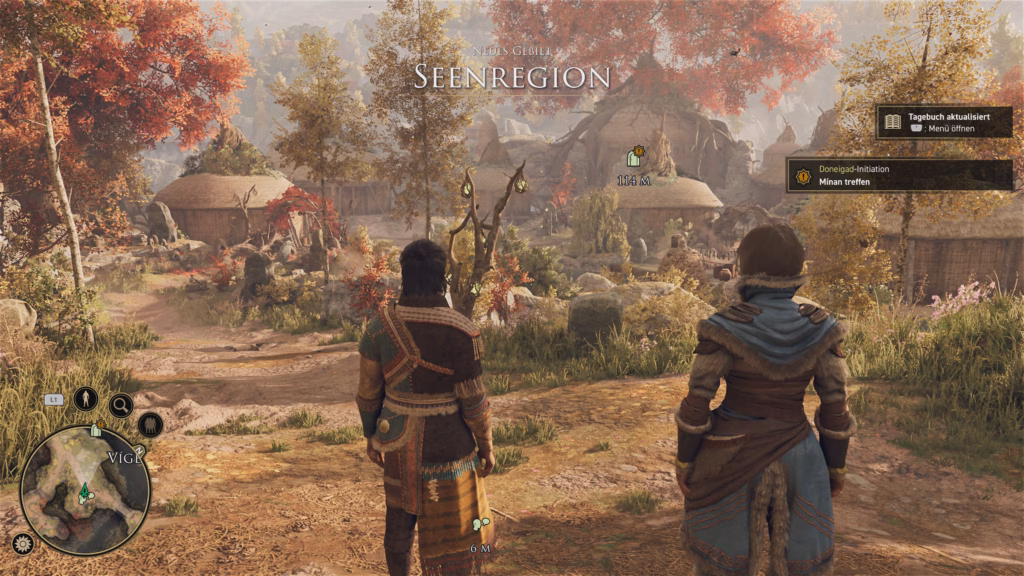
Task: Click the sun-shaped icon below the minimap
Action: pos(22,543)
